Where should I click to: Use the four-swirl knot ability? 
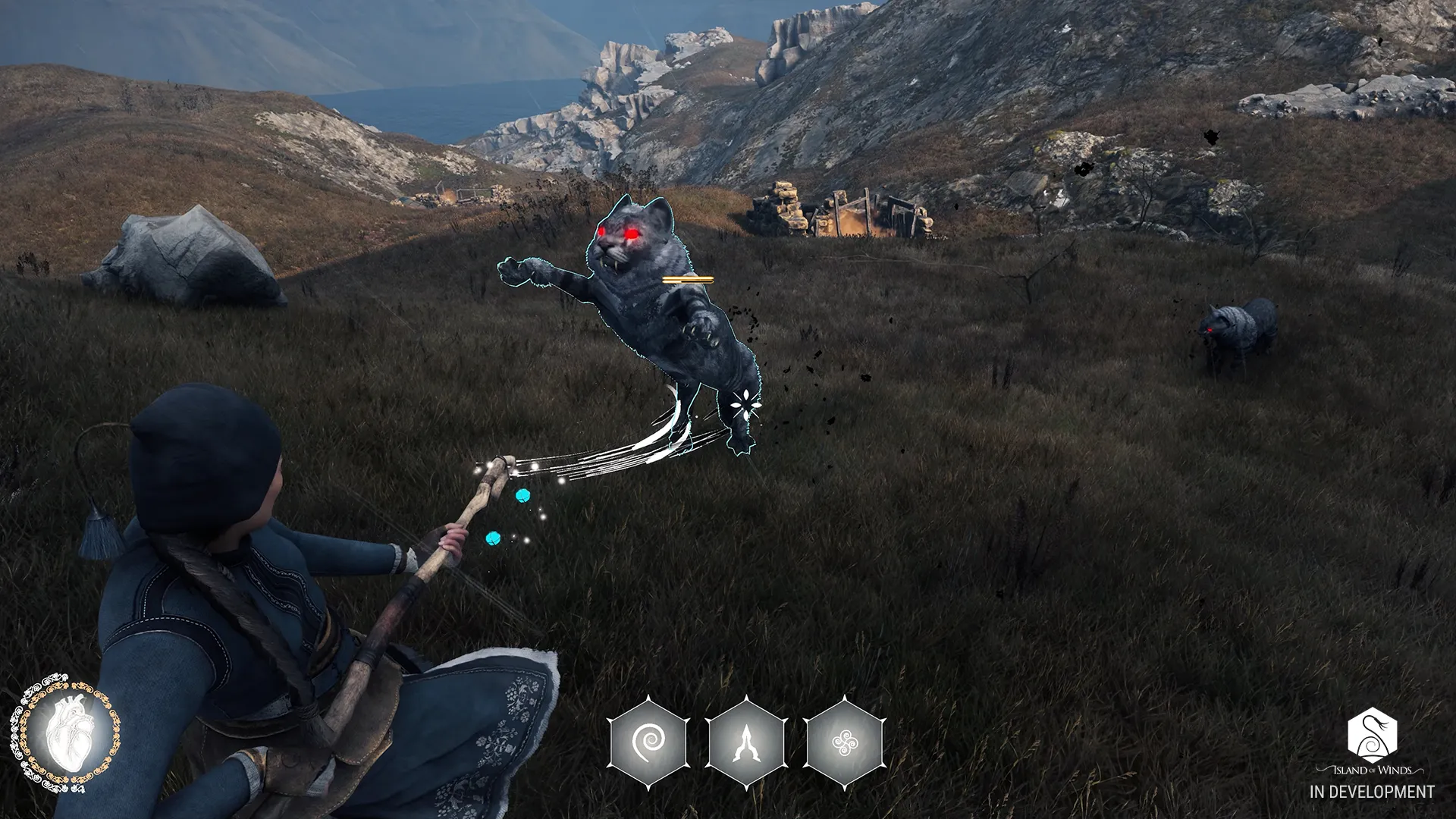pyautogui.click(x=844, y=742)
